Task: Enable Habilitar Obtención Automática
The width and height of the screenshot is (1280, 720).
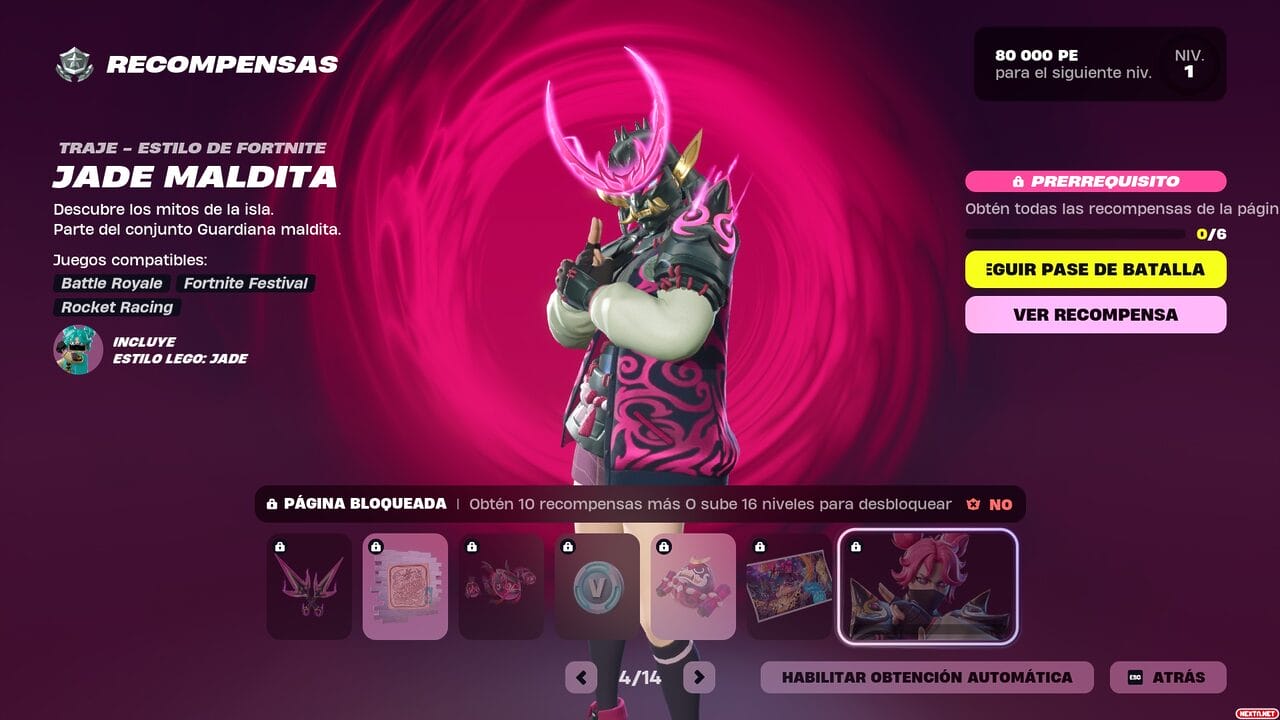Action: tap(926, 677)
